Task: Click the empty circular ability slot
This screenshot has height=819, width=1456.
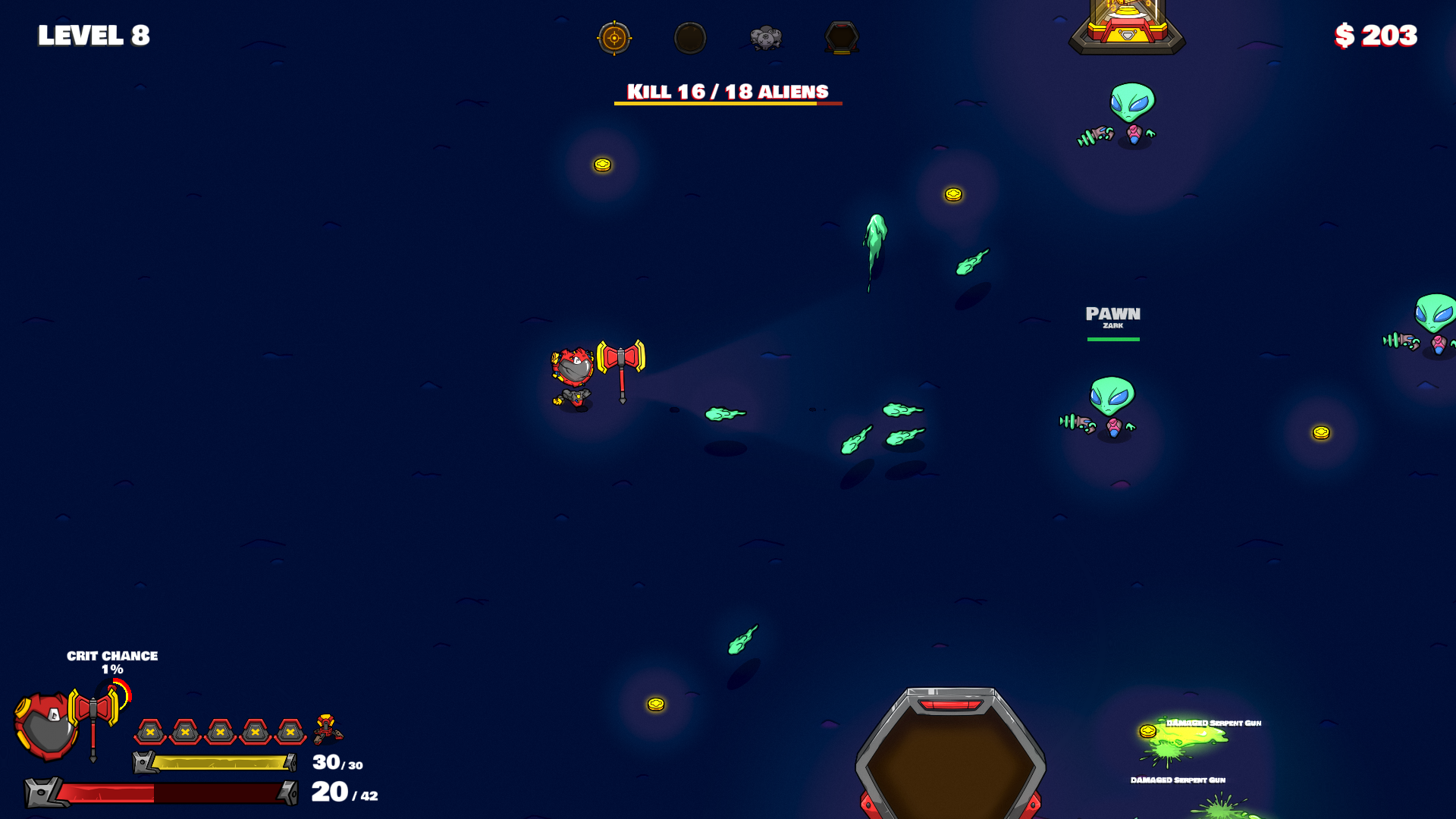Action: tap(691, 38)
